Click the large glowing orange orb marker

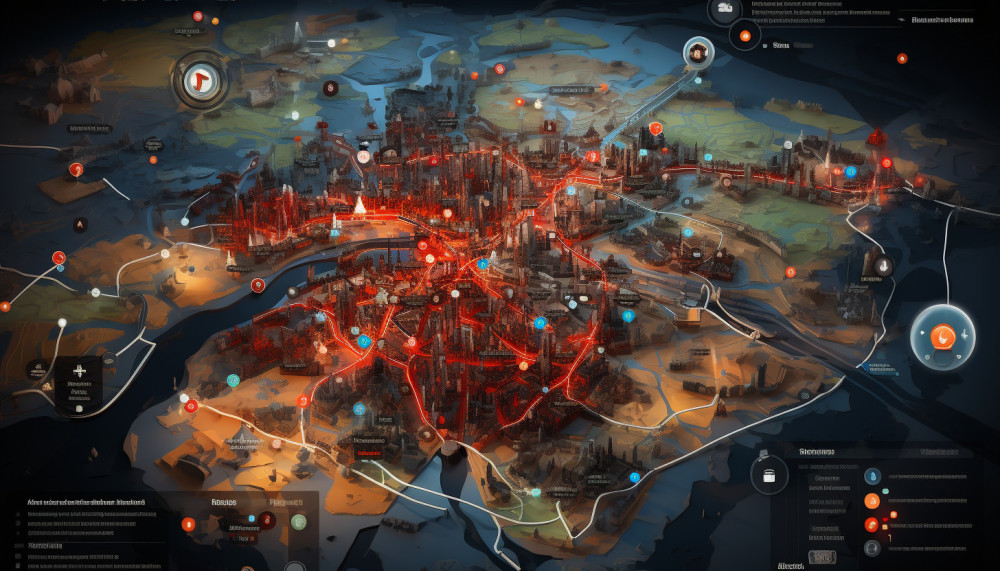coord(942,336)
